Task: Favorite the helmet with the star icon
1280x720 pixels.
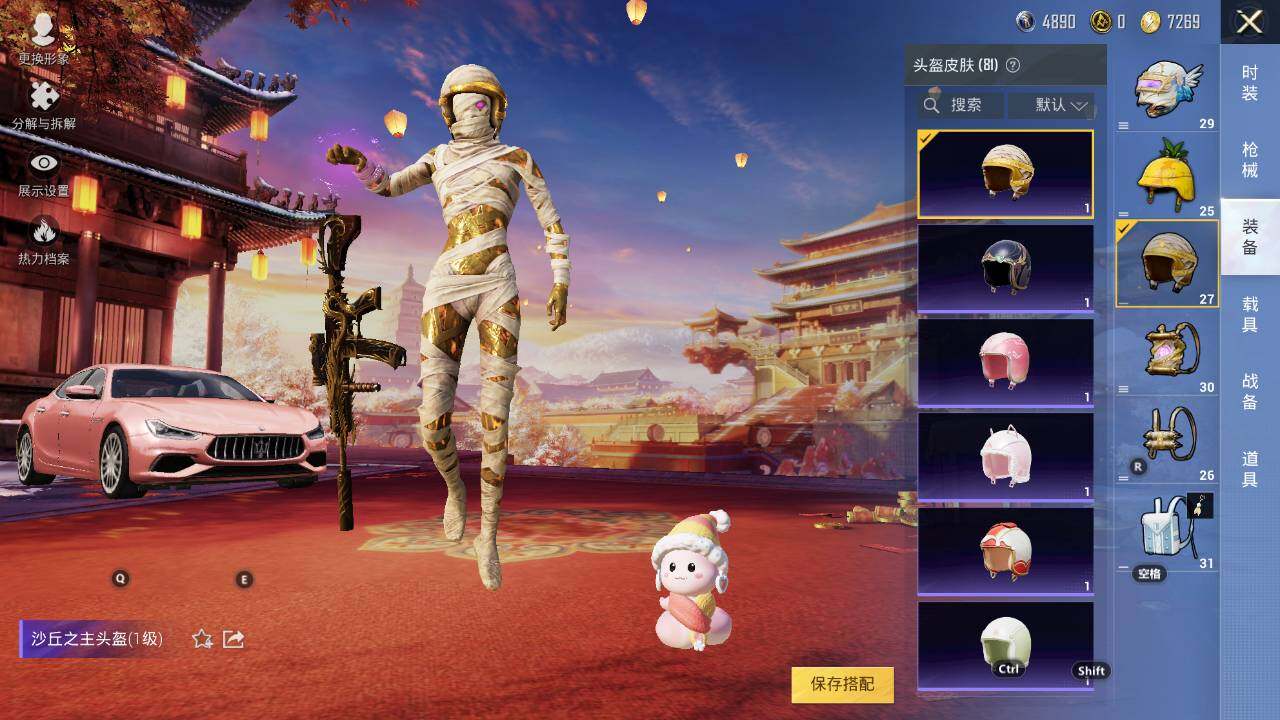Action: point(202,639)
